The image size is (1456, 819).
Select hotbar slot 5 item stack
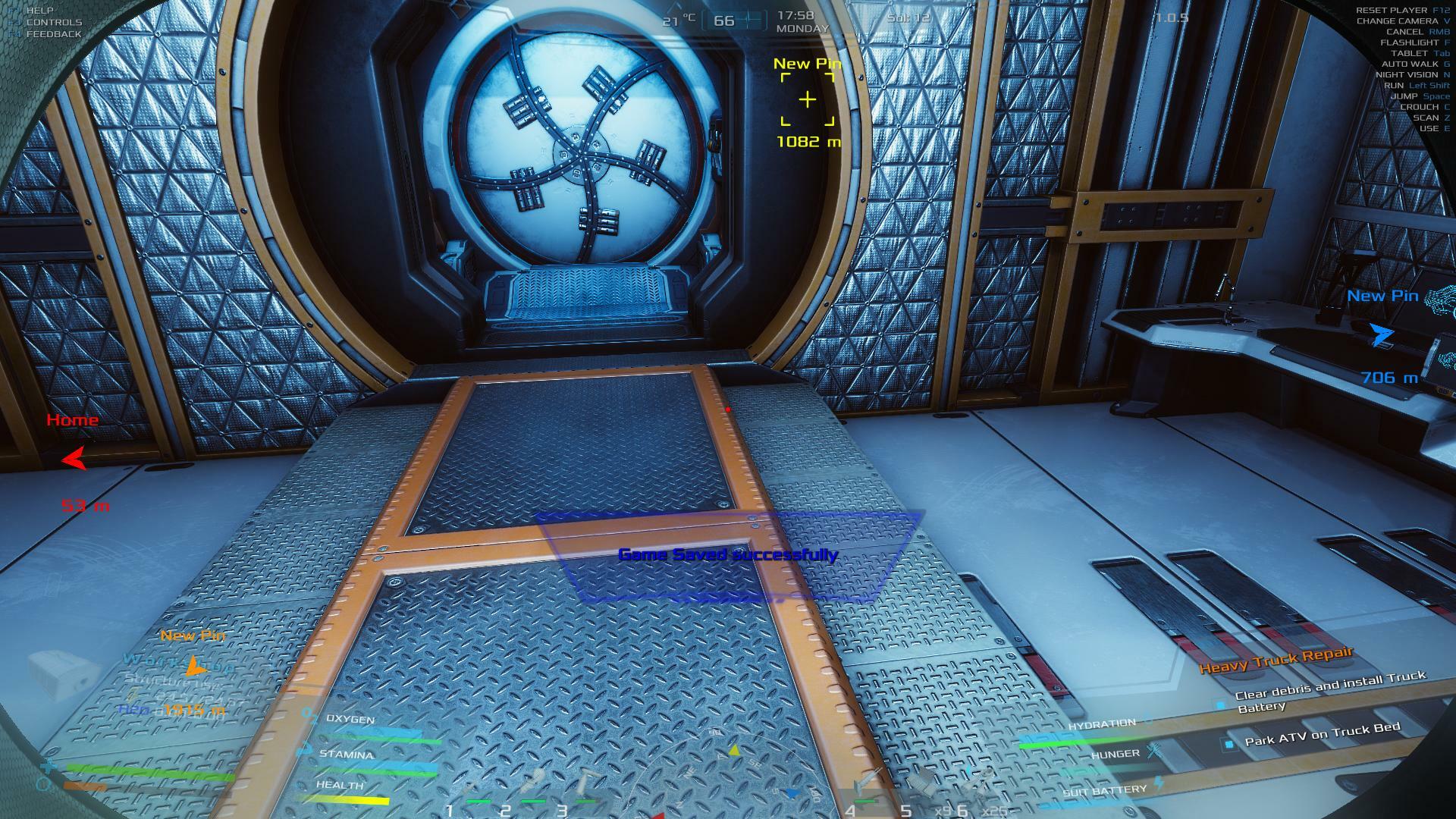coord(920,787)
